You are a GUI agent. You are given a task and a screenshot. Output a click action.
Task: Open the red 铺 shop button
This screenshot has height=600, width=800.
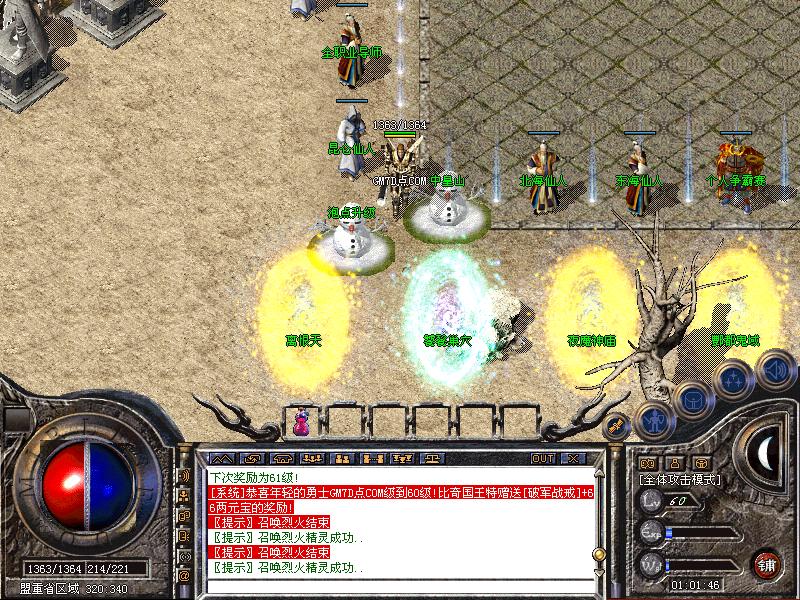pyautogui.click(x=768, y=565)
